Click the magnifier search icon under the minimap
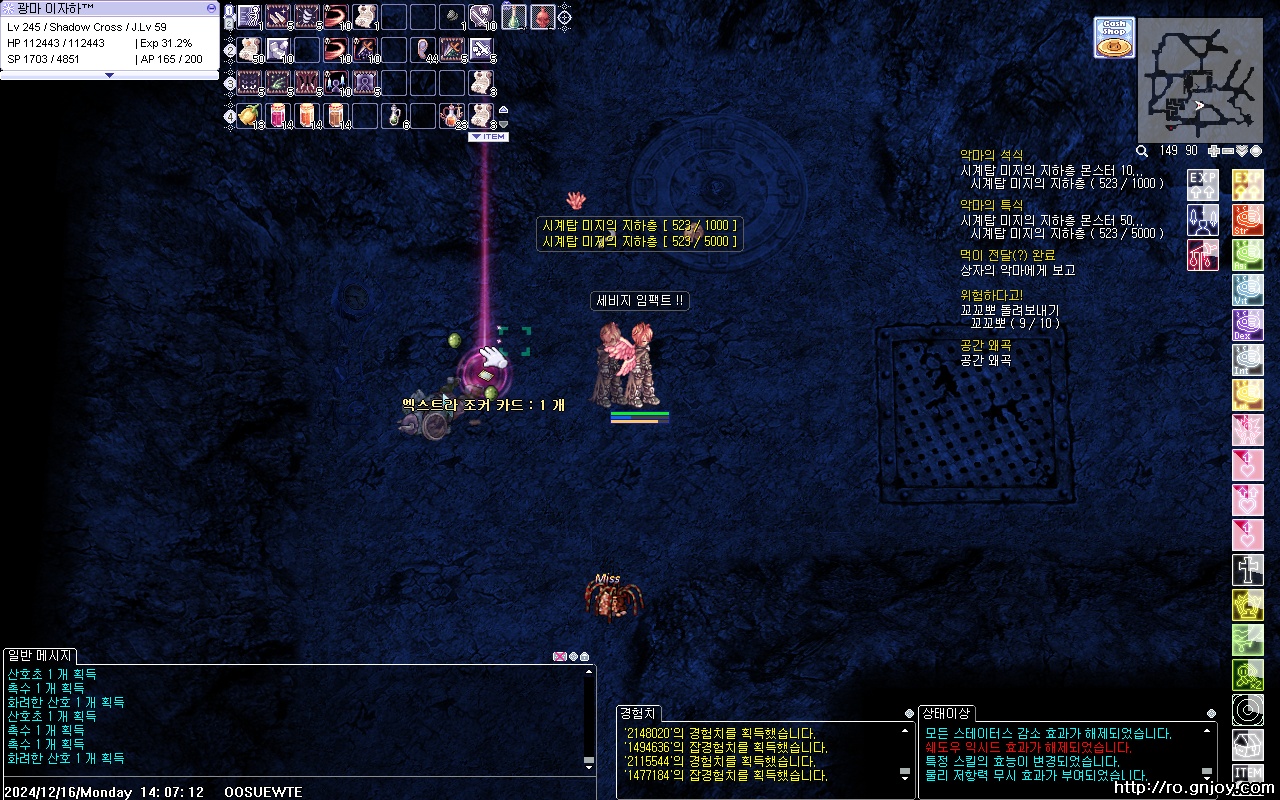This screenshot has height=800, width=1280. pyautogui.click(x=1142, y=151)
